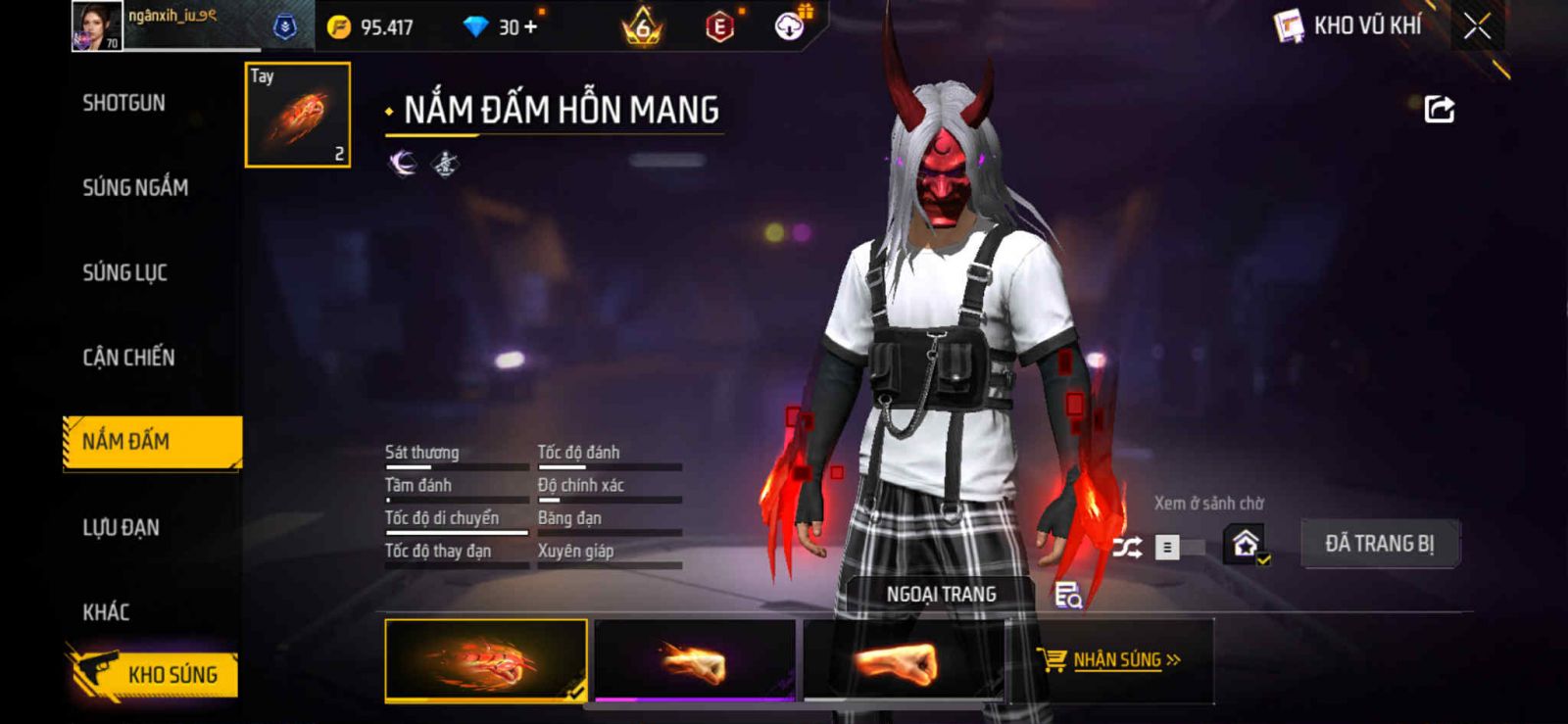The width and height of the screenshot is (1568, 724).
Task: Select the Tay fist weapon slot
Action: click(x=297, y=115)
